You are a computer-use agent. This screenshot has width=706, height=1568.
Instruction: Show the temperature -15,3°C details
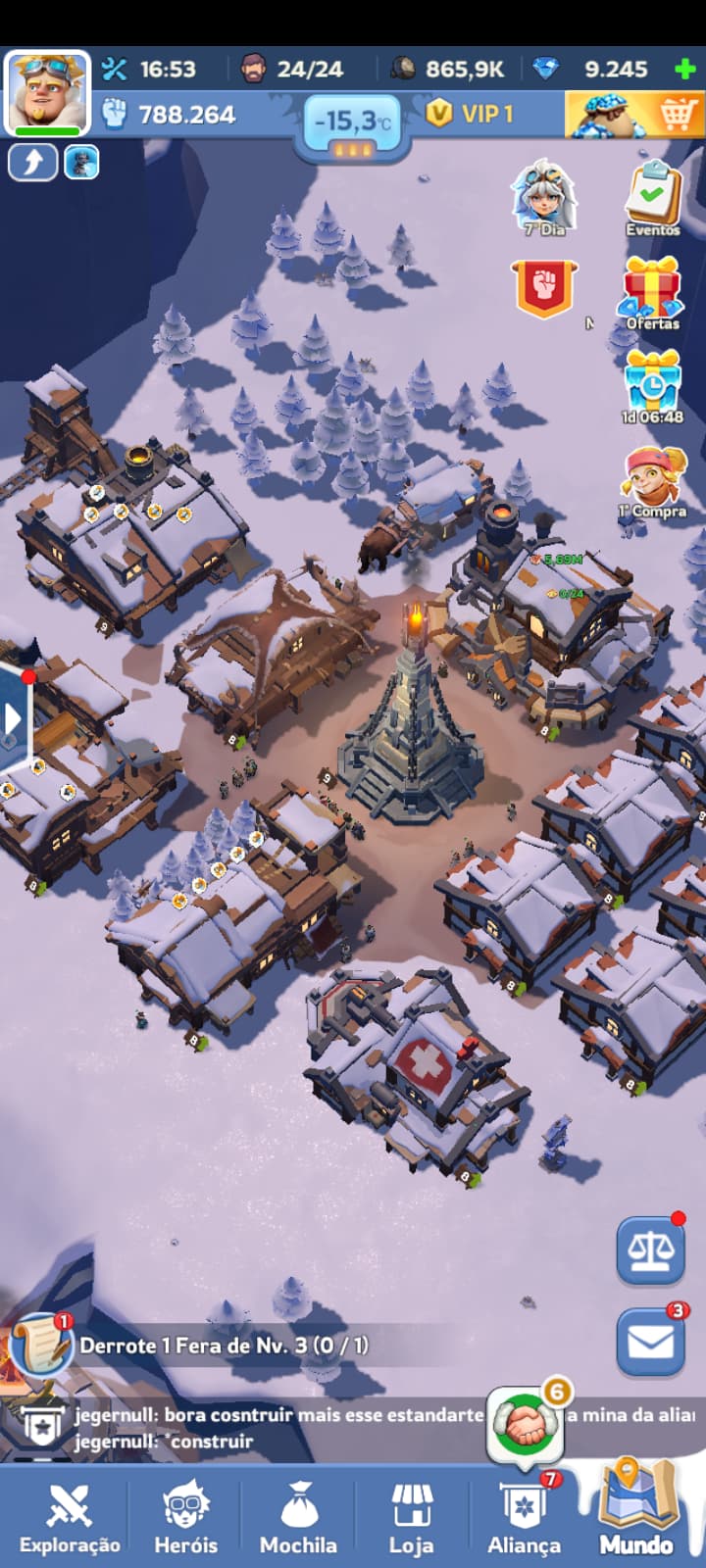[352, 123]
